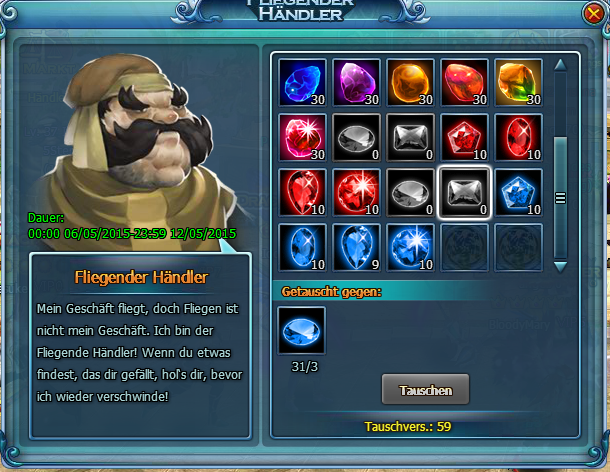Select the red pentagon gem slot
The height and width of the screenshot is (472, 610).
click(464, 137)
